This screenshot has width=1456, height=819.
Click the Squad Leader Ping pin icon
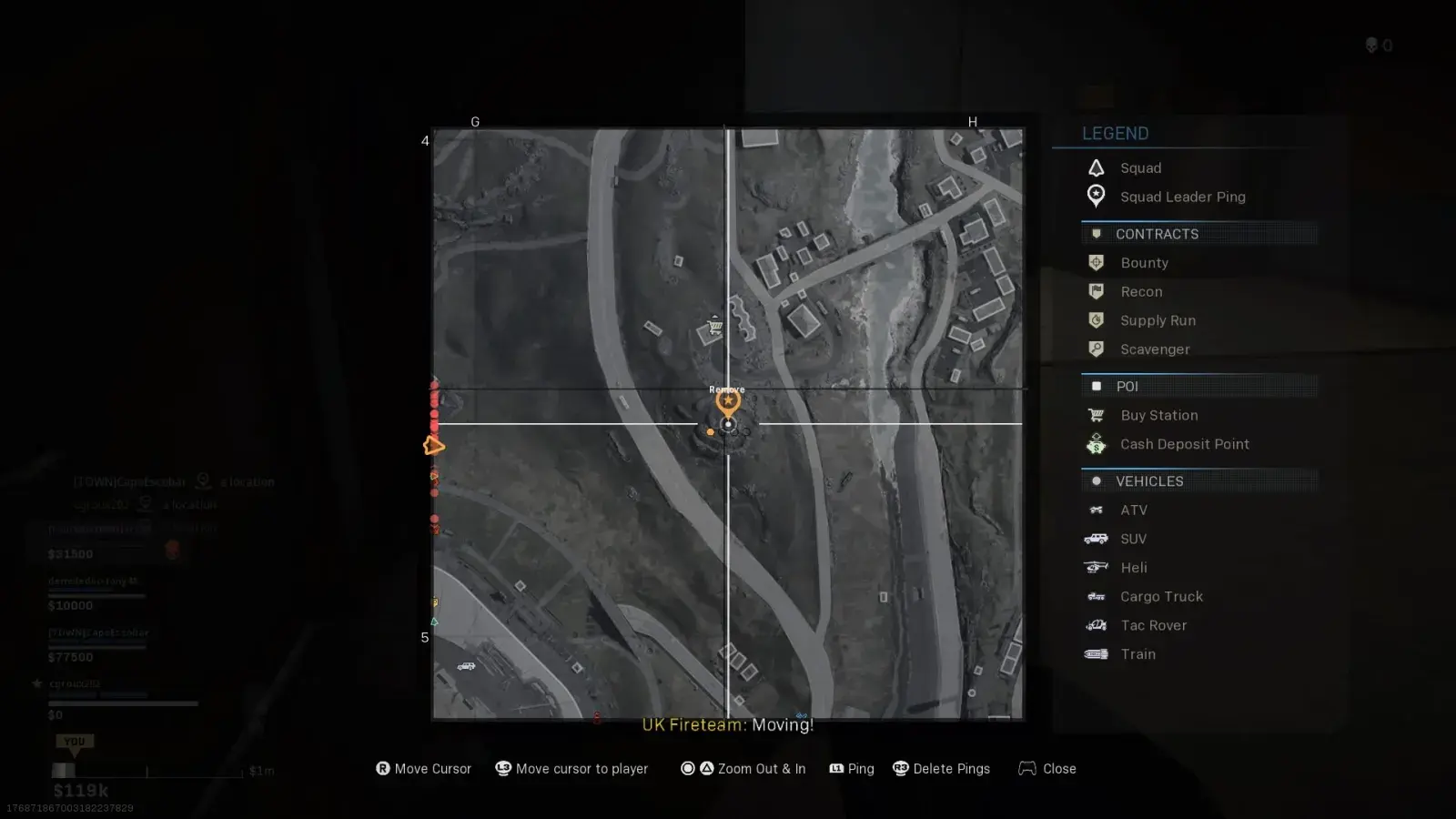point(1097,197)
